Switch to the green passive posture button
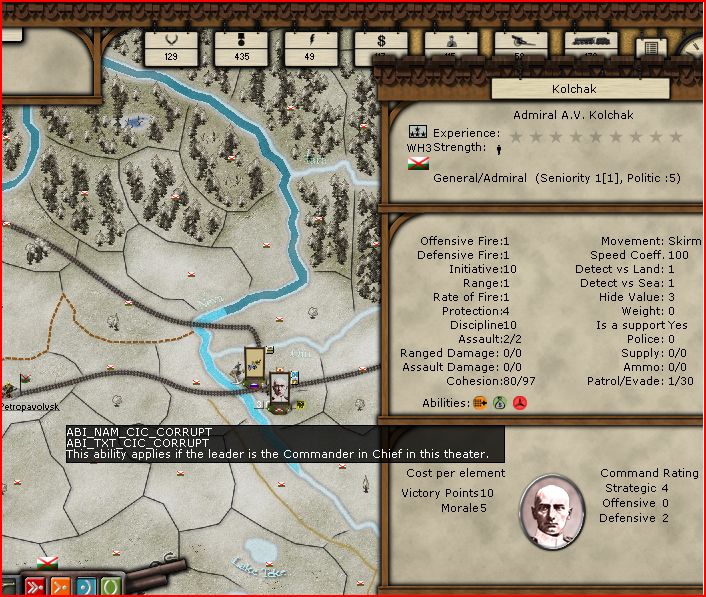 (x=110, y=586)
